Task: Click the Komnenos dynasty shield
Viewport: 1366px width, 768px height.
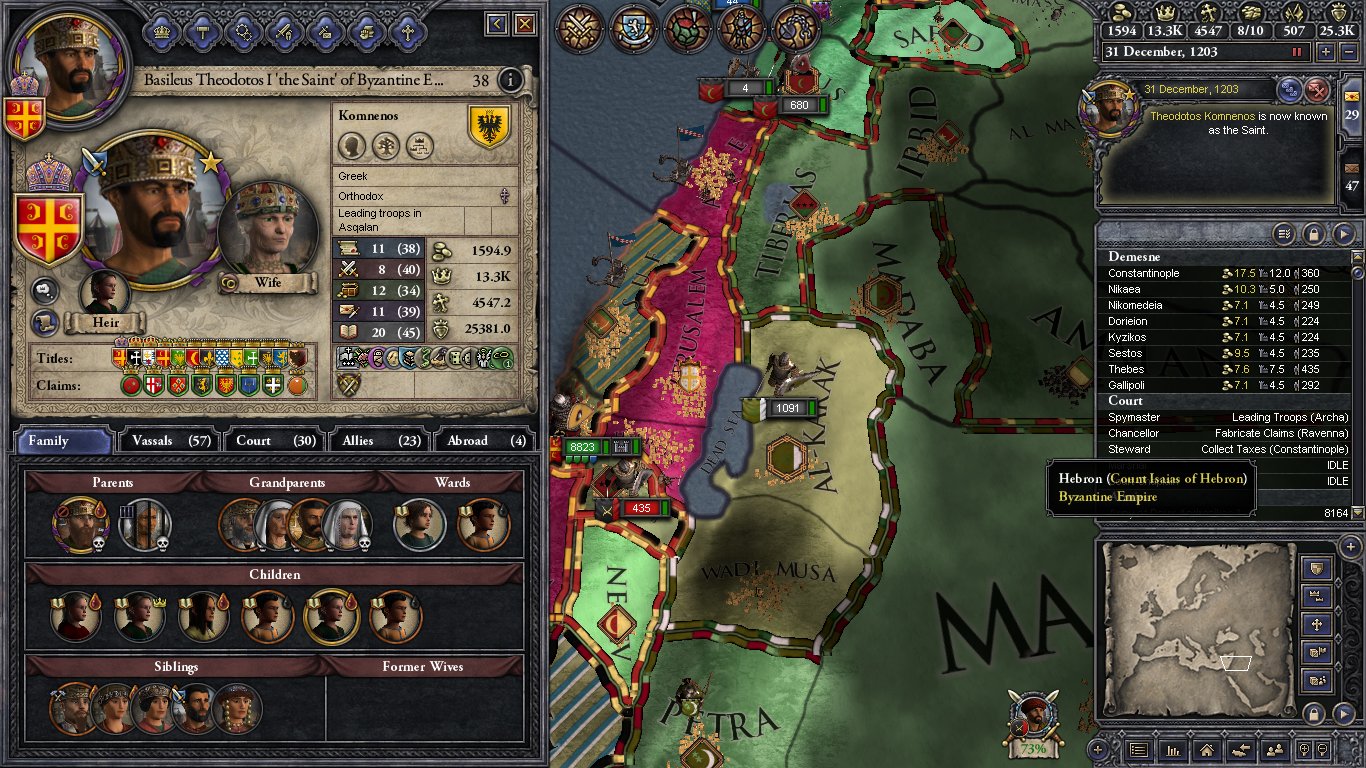Action: click(489, 127)
